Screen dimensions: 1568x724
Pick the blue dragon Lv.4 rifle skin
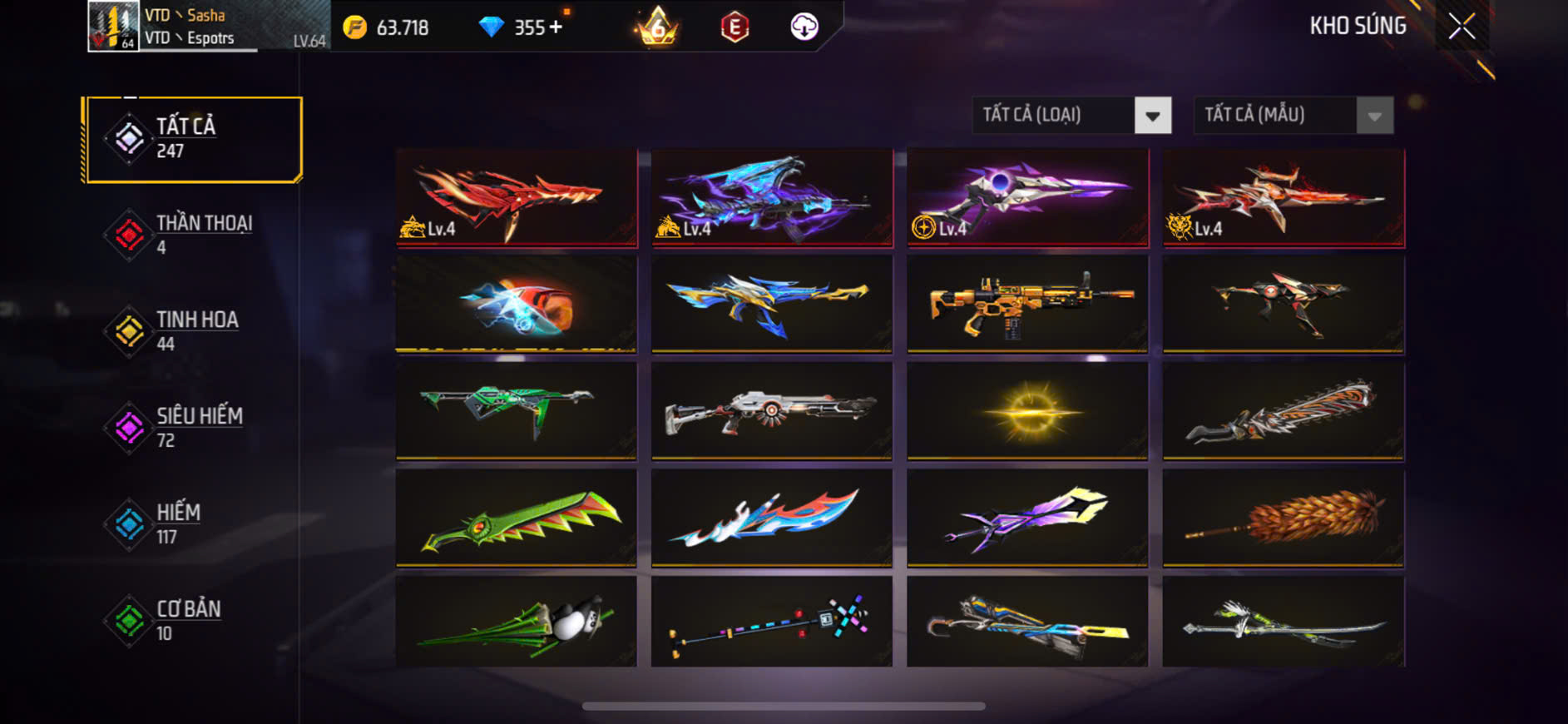(x=772, y=198)
